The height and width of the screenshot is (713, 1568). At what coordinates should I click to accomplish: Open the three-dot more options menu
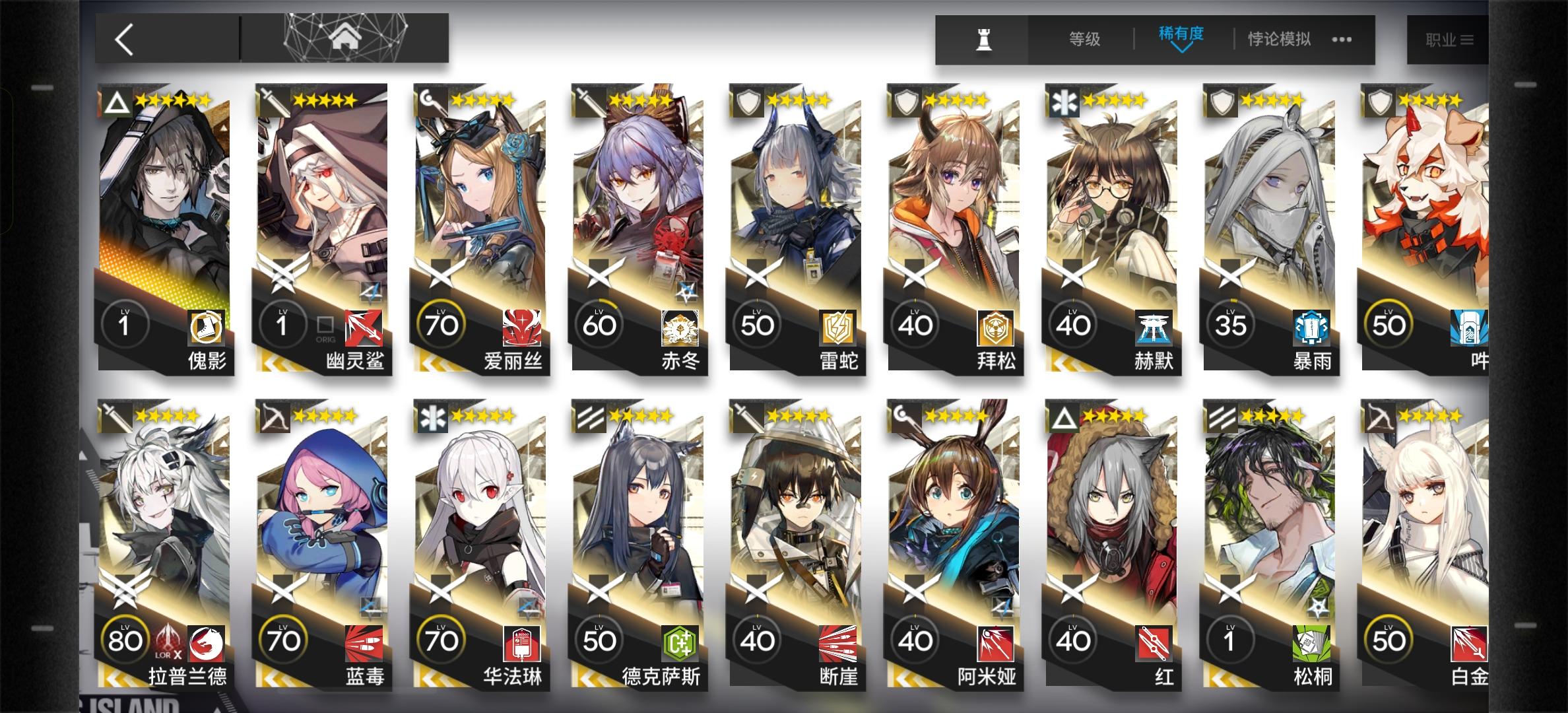click(1341, 40)
